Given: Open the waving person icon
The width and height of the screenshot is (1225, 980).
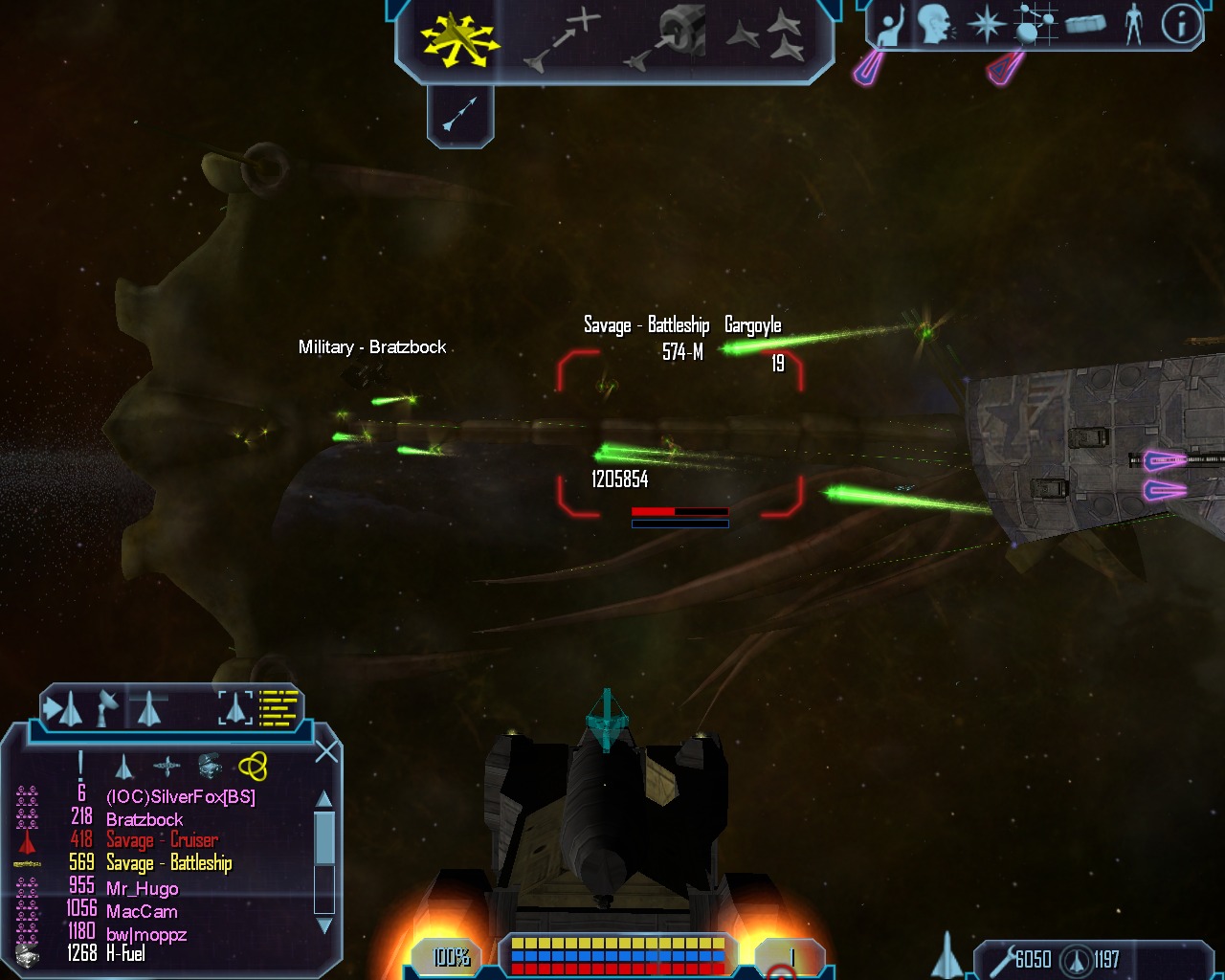Looking at the screenshot, I should tap(892, 26).
